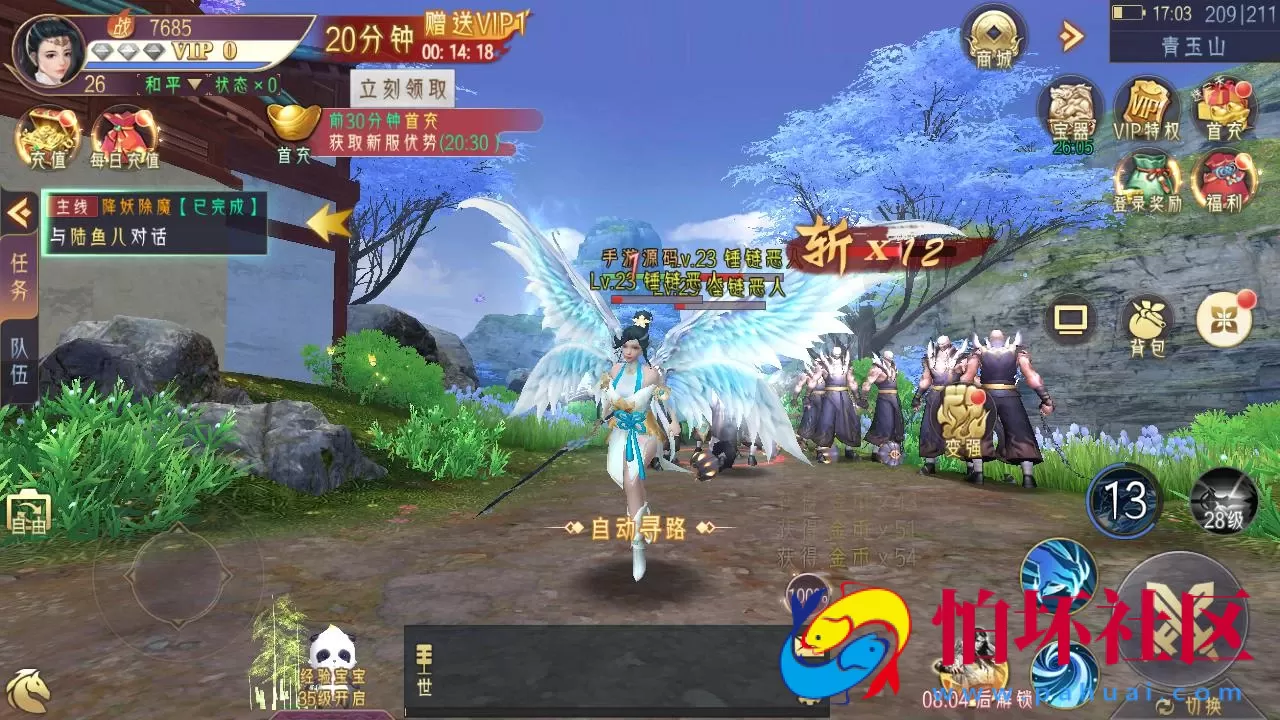Open VIP特权 privileges panel

(x=1148, y=109)
